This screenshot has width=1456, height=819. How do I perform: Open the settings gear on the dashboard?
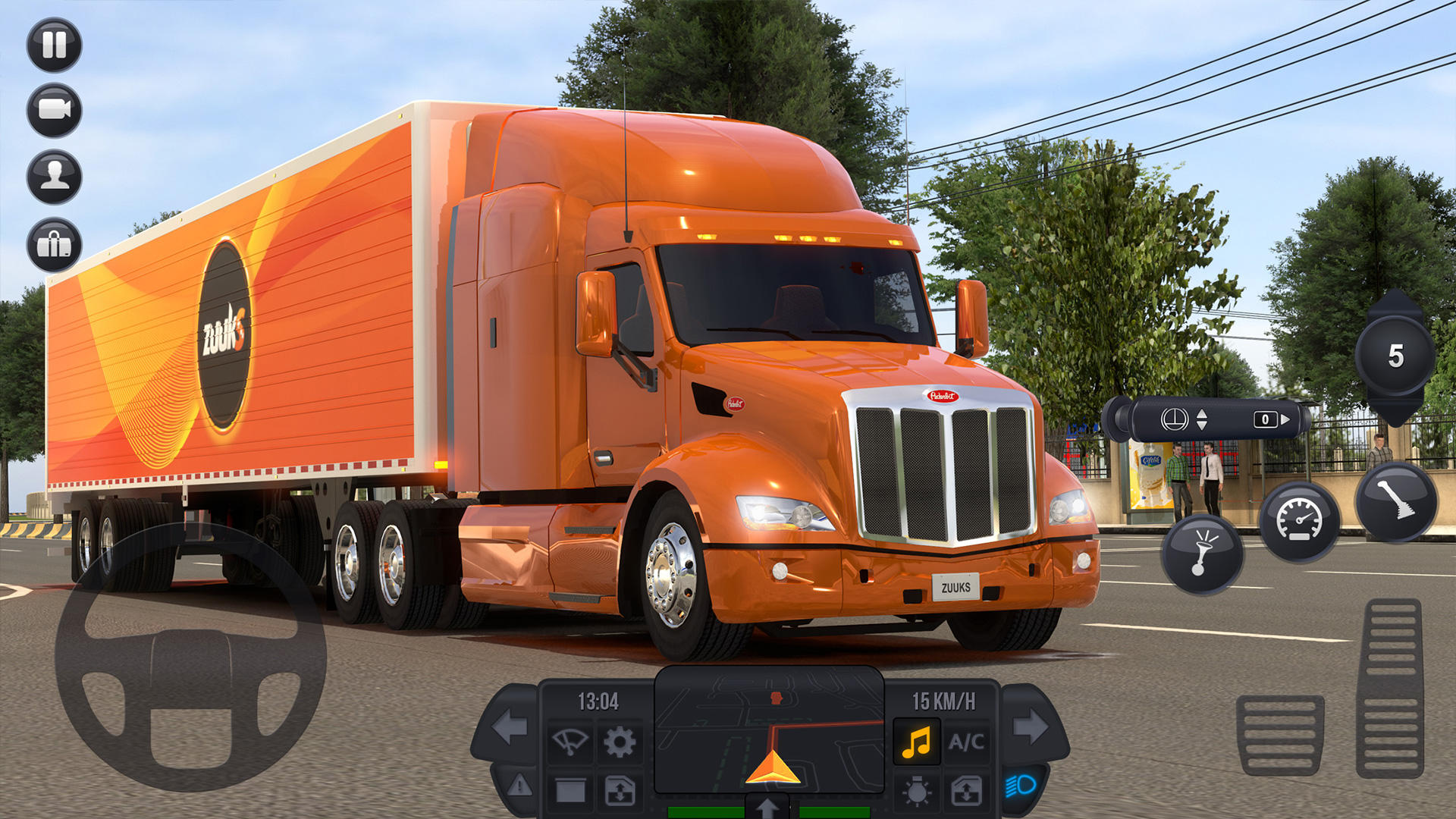coord(619,741)
